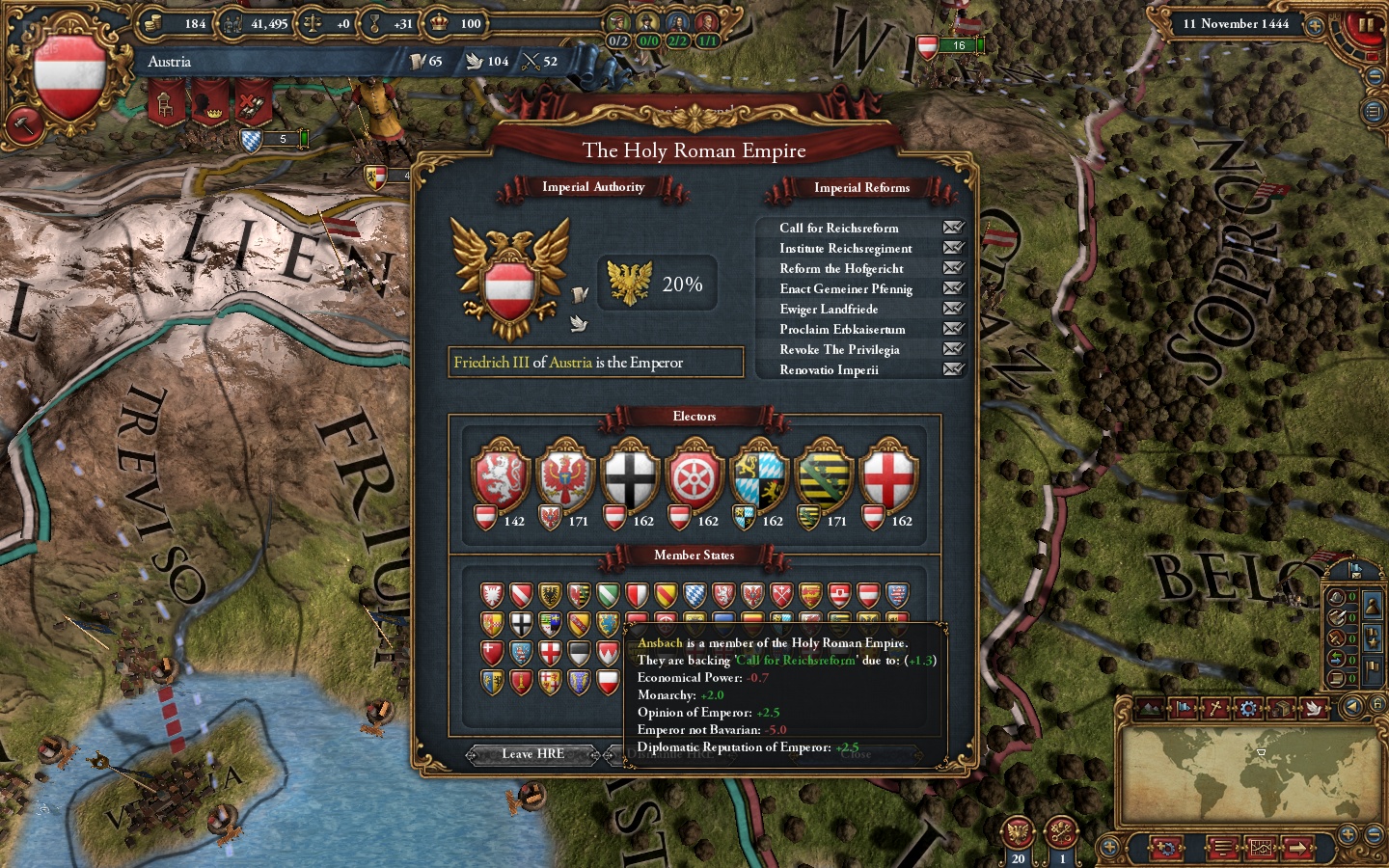Choose the Ewiger Landfriede imperial reform
Screen dimensions: 1389x868
829,309
